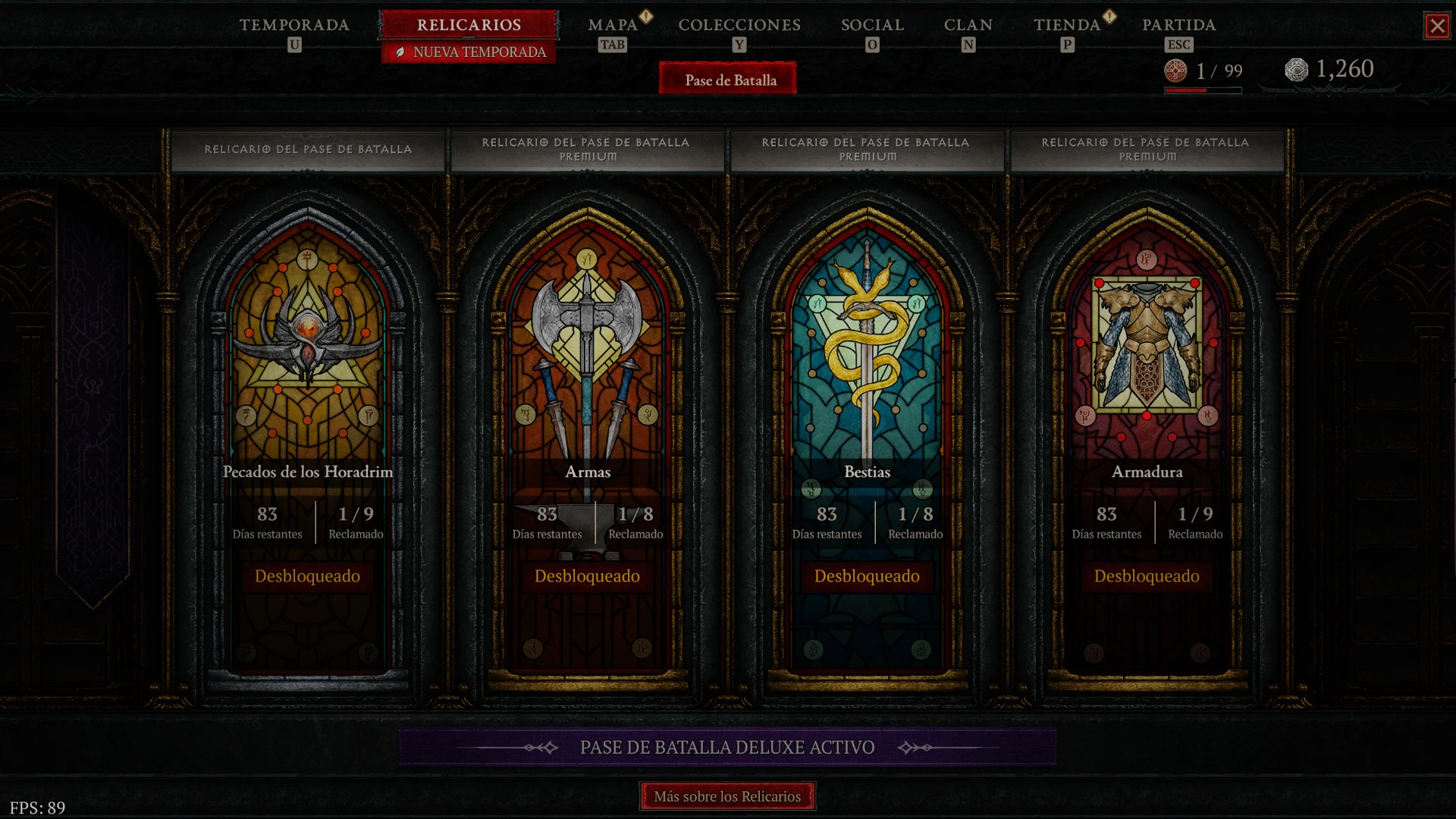Switch to the Temporada tab
1456x819 pixels.
(x=294, y=25)
